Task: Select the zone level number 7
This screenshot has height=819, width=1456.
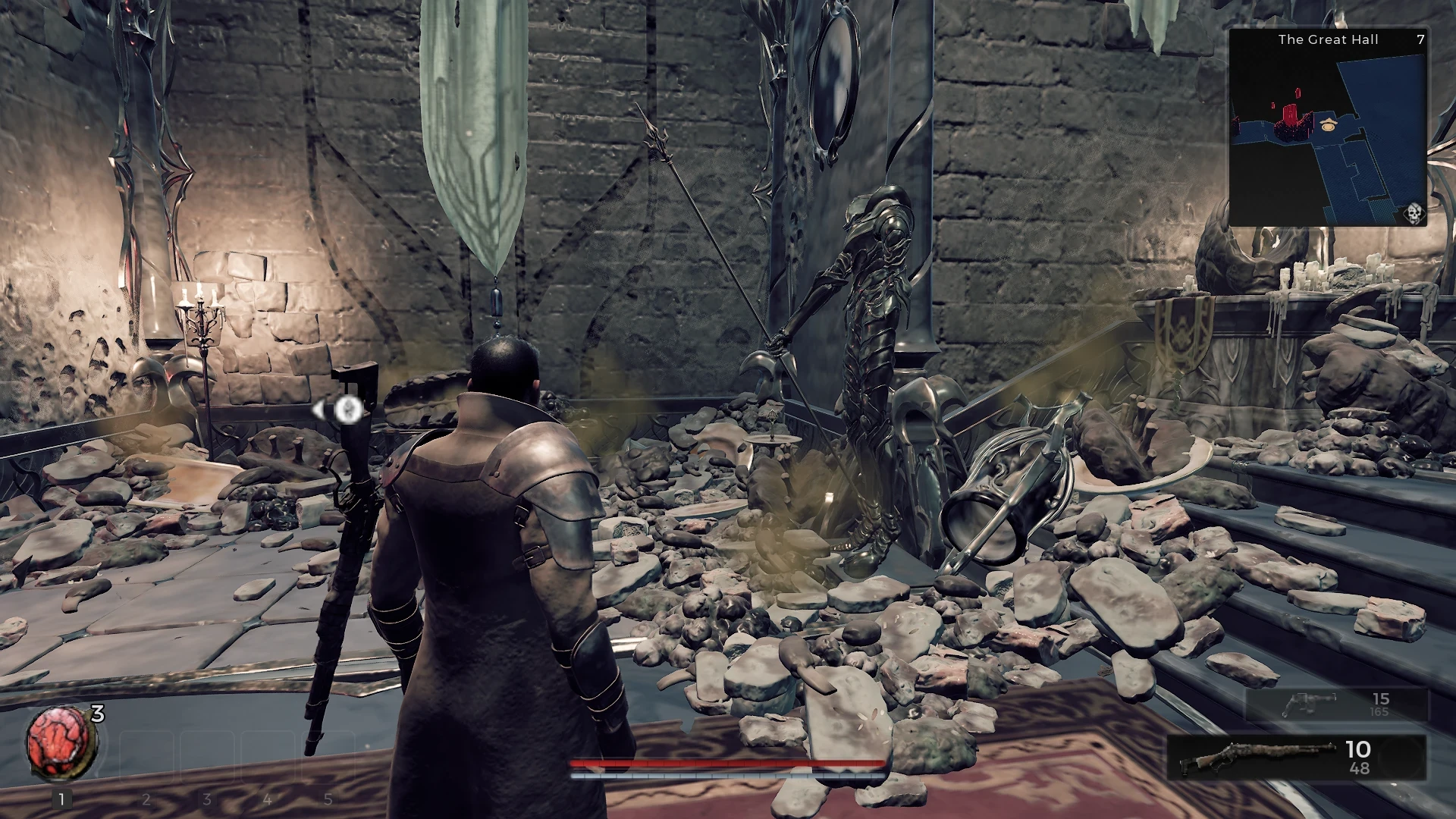Action: click(1420, 39)
